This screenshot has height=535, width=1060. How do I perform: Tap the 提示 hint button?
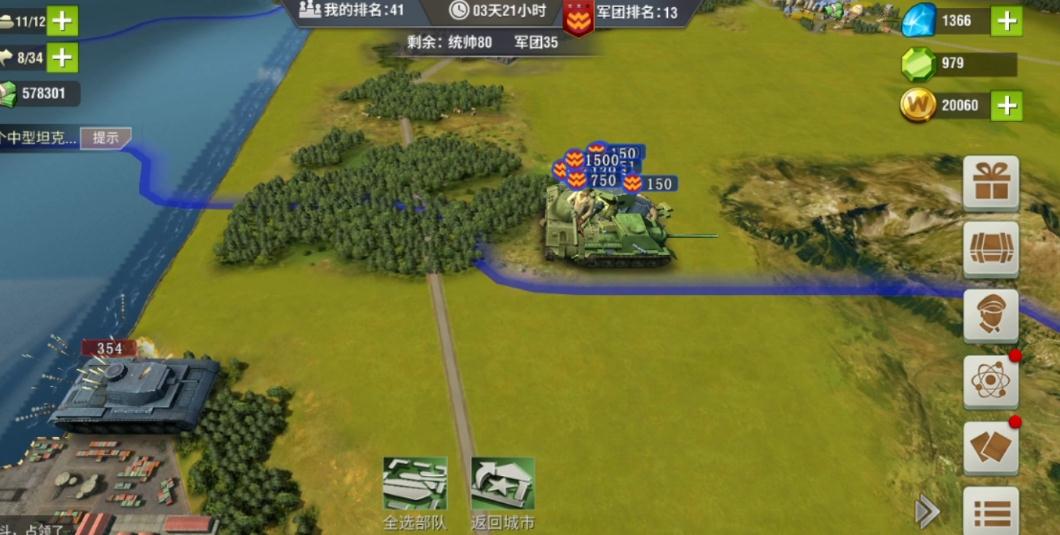point(105,138)
